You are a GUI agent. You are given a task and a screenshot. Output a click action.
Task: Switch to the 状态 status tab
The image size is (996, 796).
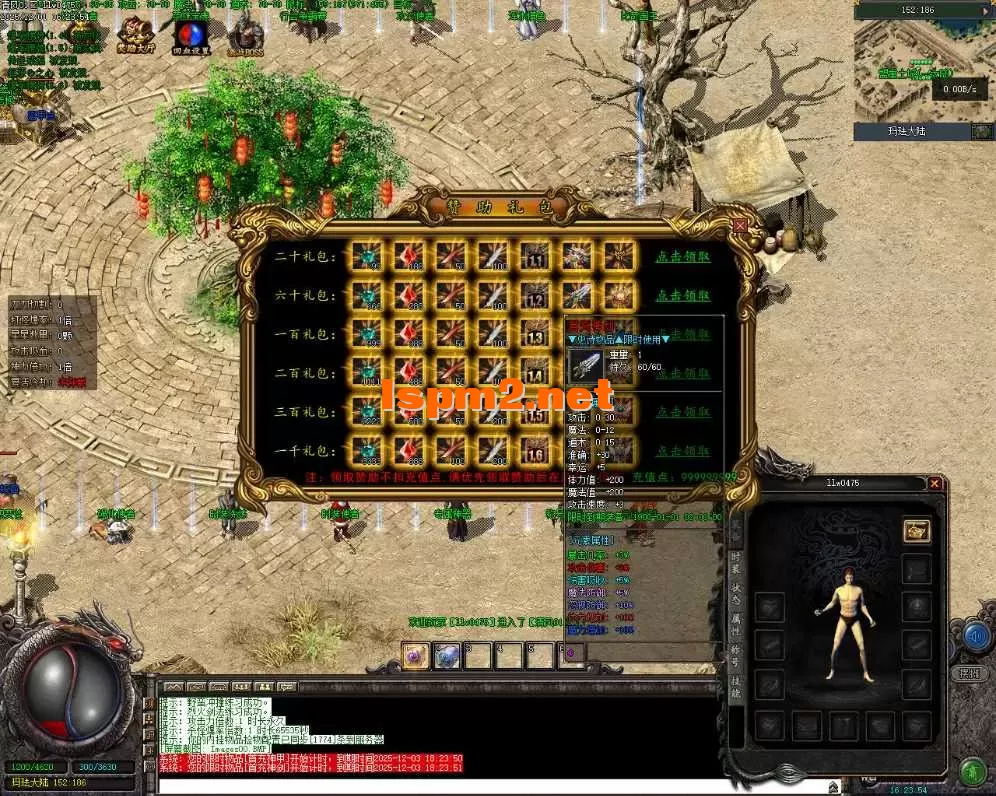point(736,593)
